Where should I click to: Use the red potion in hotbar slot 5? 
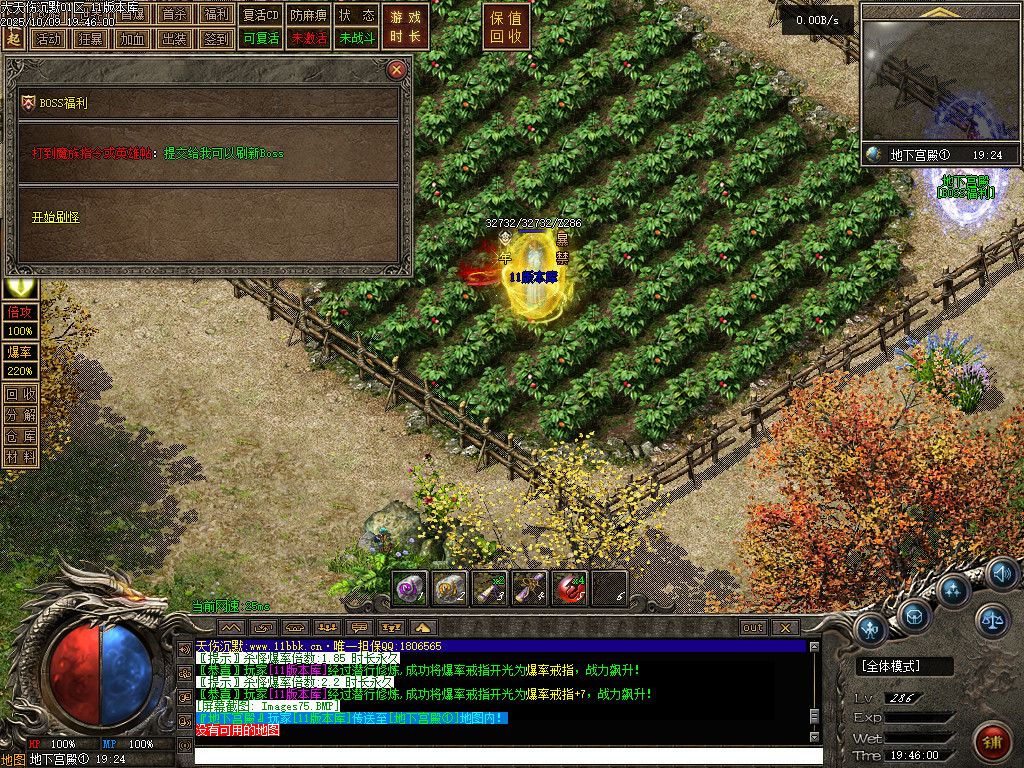pyautogui.click(x=569, y=588)
